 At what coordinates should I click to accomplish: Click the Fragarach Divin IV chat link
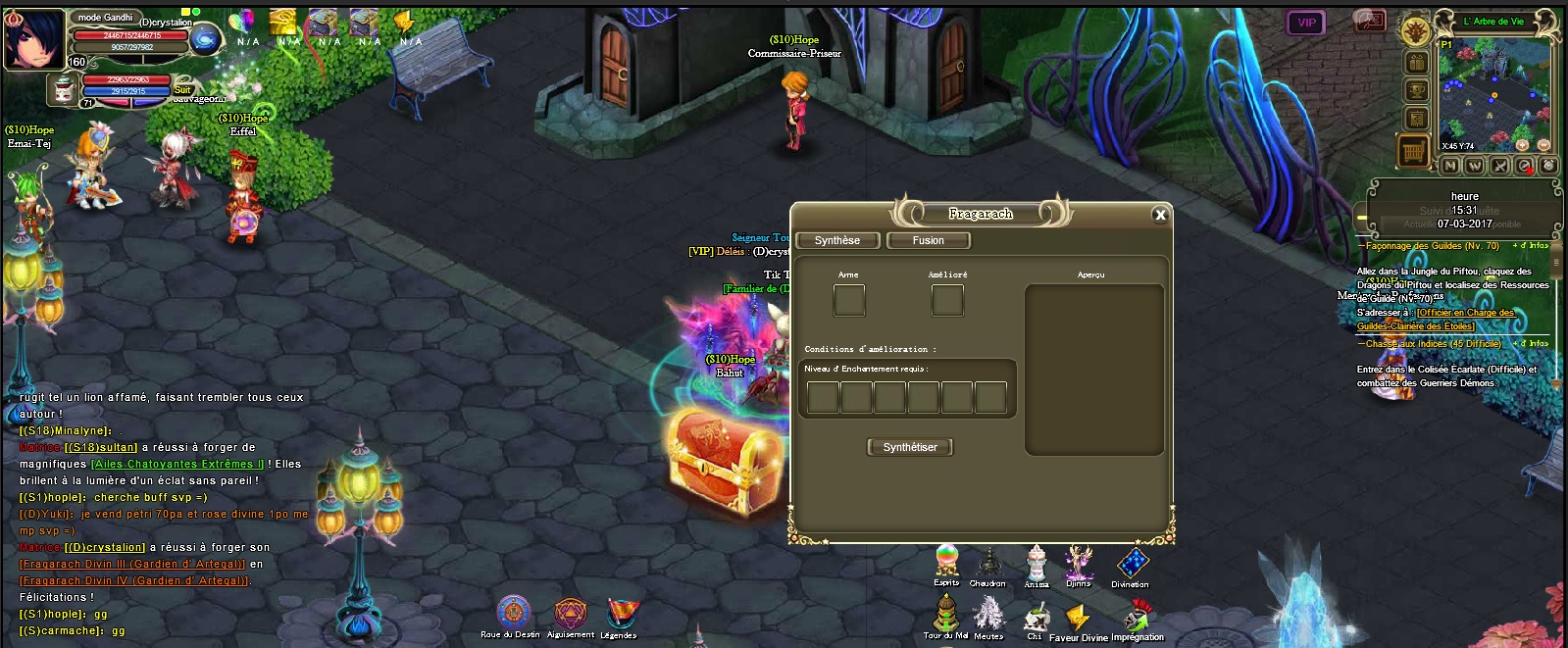point(134,580)
